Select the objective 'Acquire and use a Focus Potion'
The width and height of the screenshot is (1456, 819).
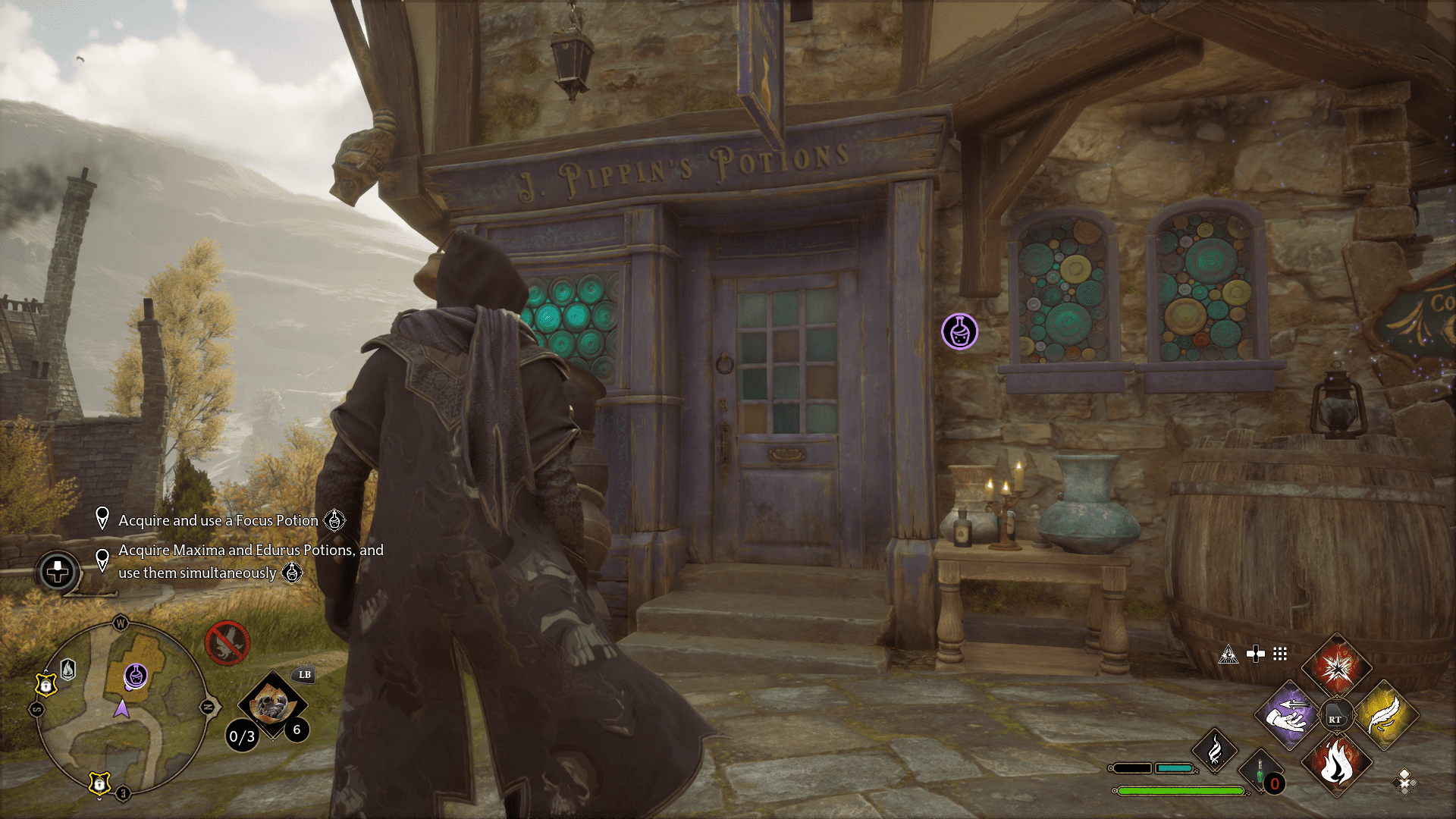[218, 521]
